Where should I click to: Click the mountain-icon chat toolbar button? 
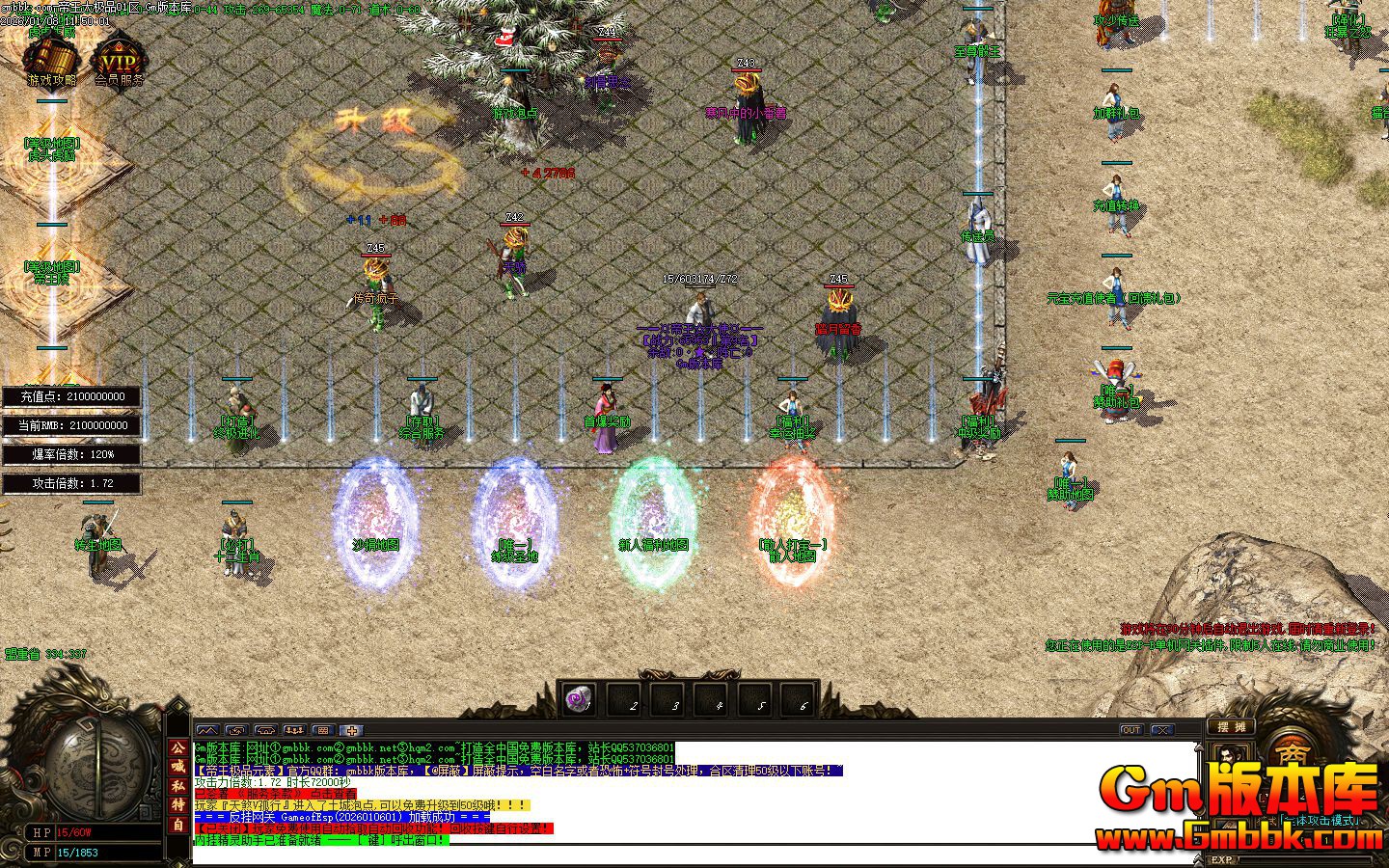coord(206,730)
